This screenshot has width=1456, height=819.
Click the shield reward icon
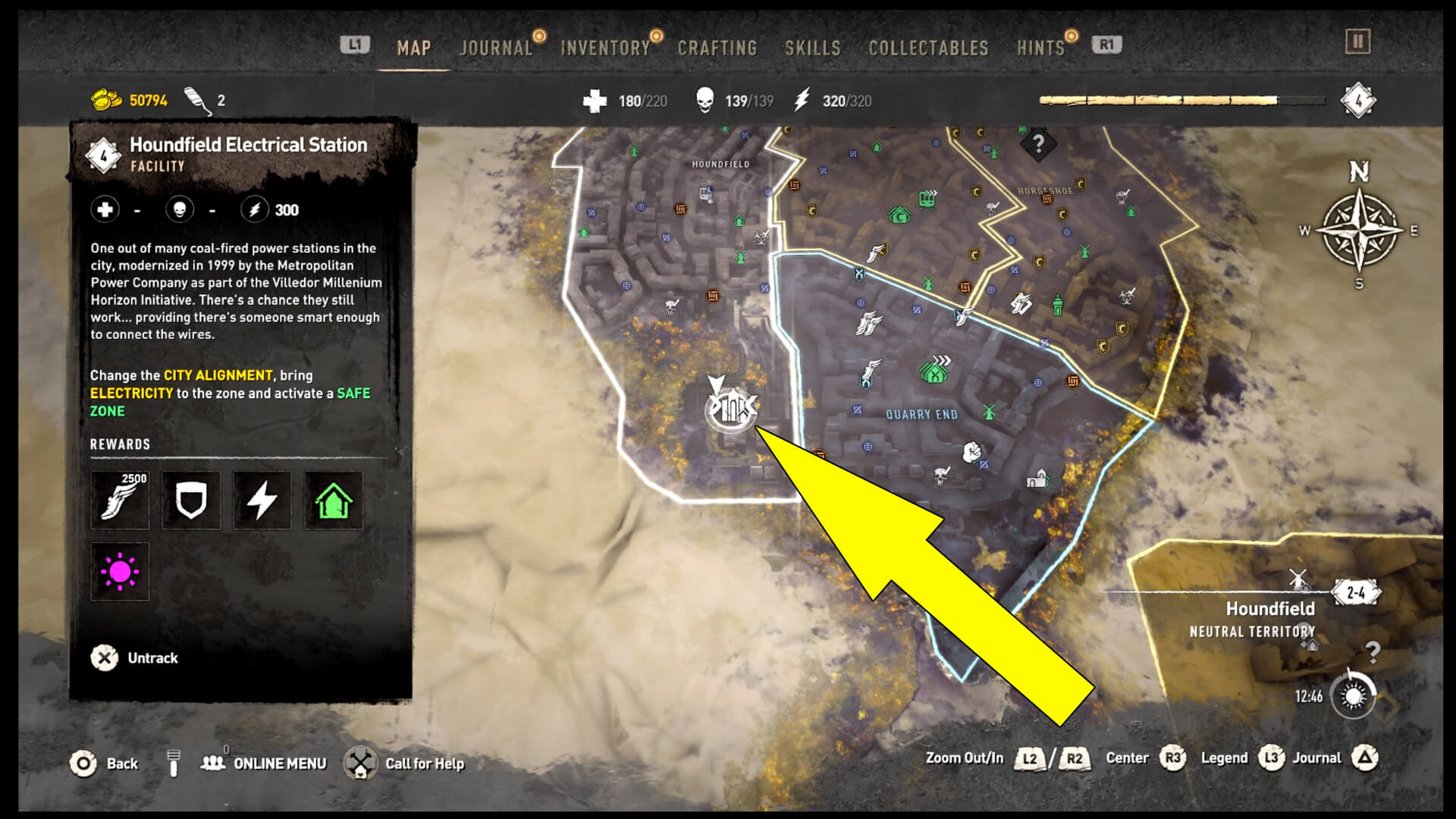pos(191,500)
